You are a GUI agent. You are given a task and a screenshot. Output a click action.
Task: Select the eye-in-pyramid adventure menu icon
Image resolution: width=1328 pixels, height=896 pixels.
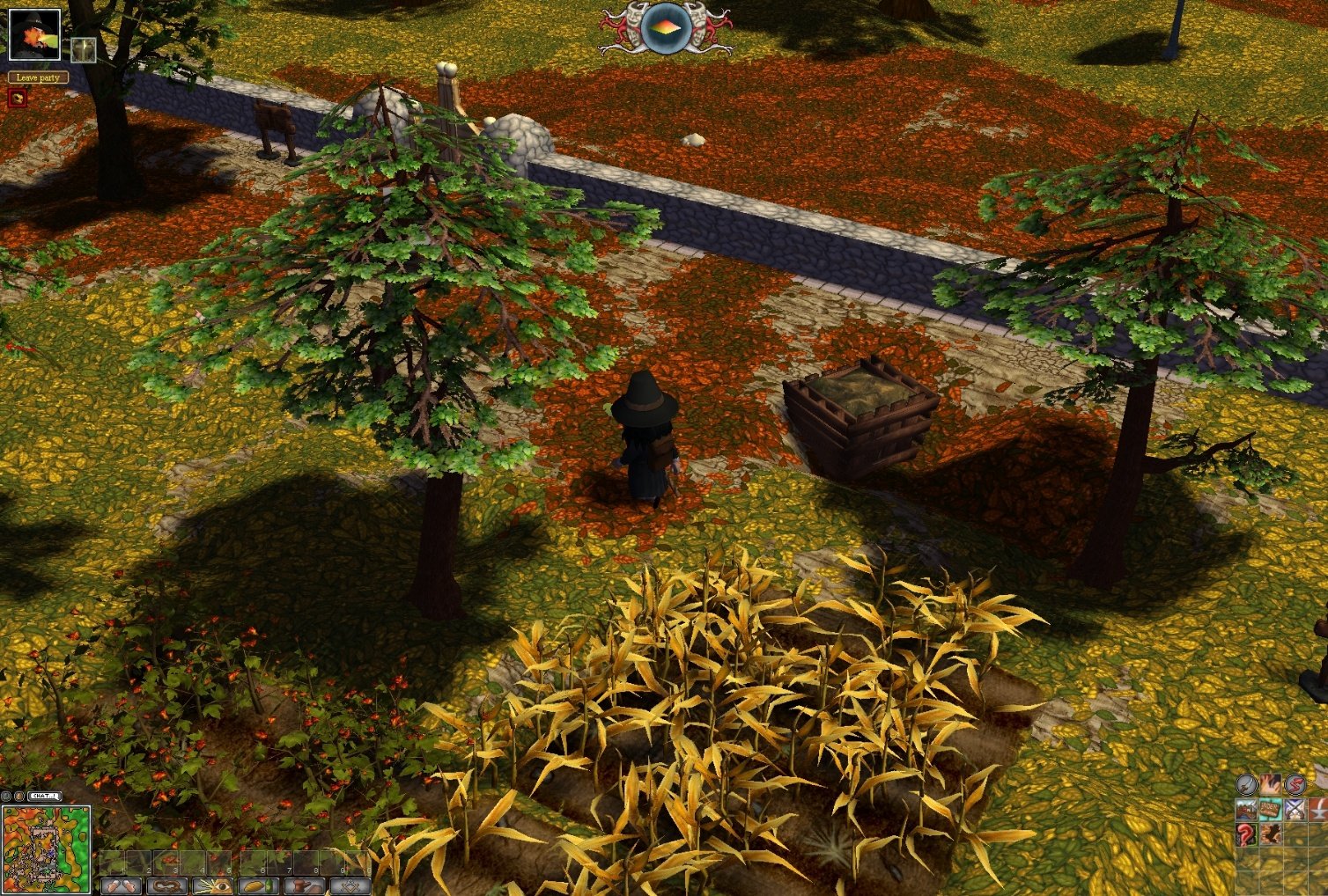click(x=214, y=887)
